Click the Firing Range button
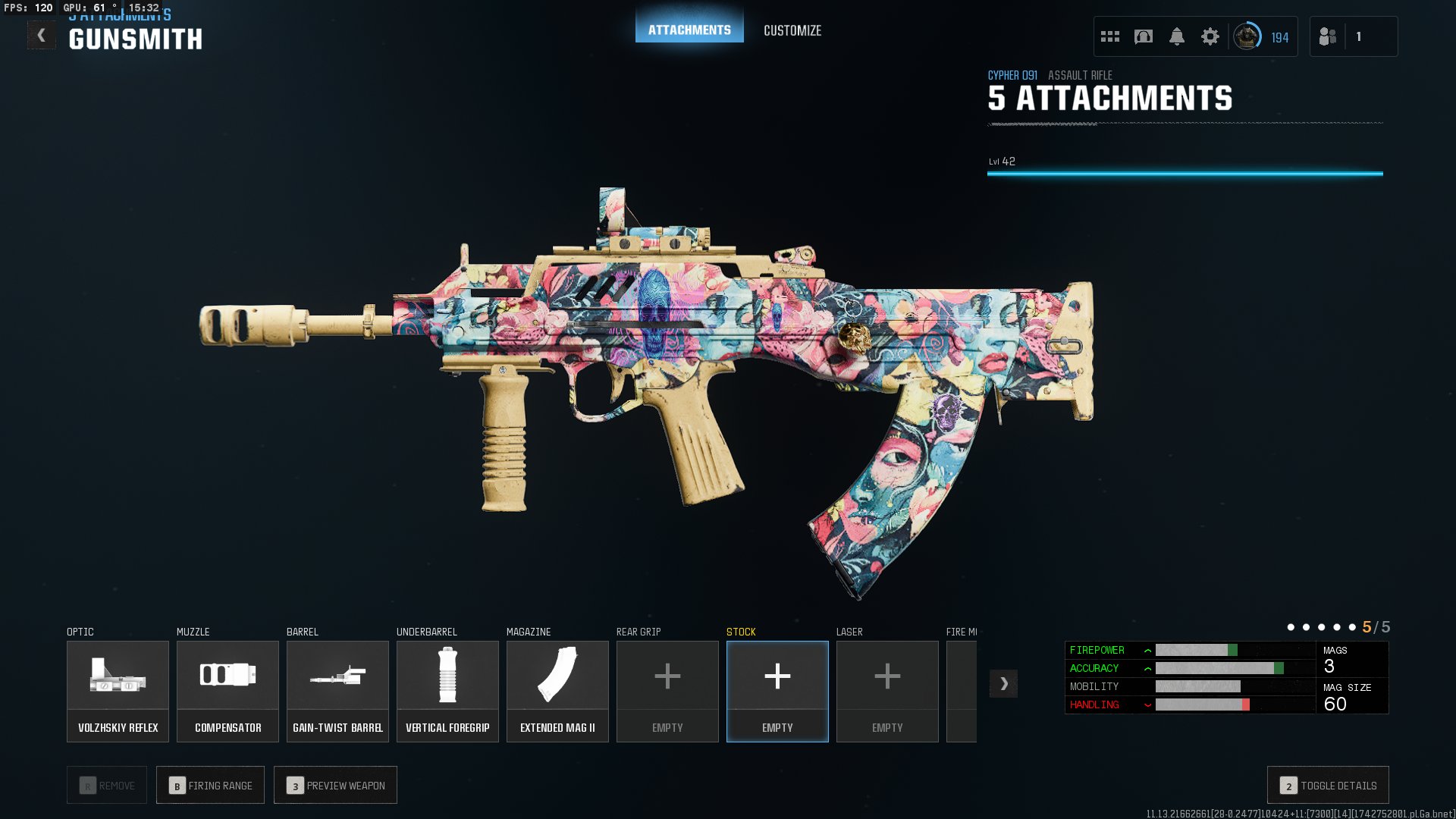The height and width of the screenshot is (819, 1456). pos(210,785)
